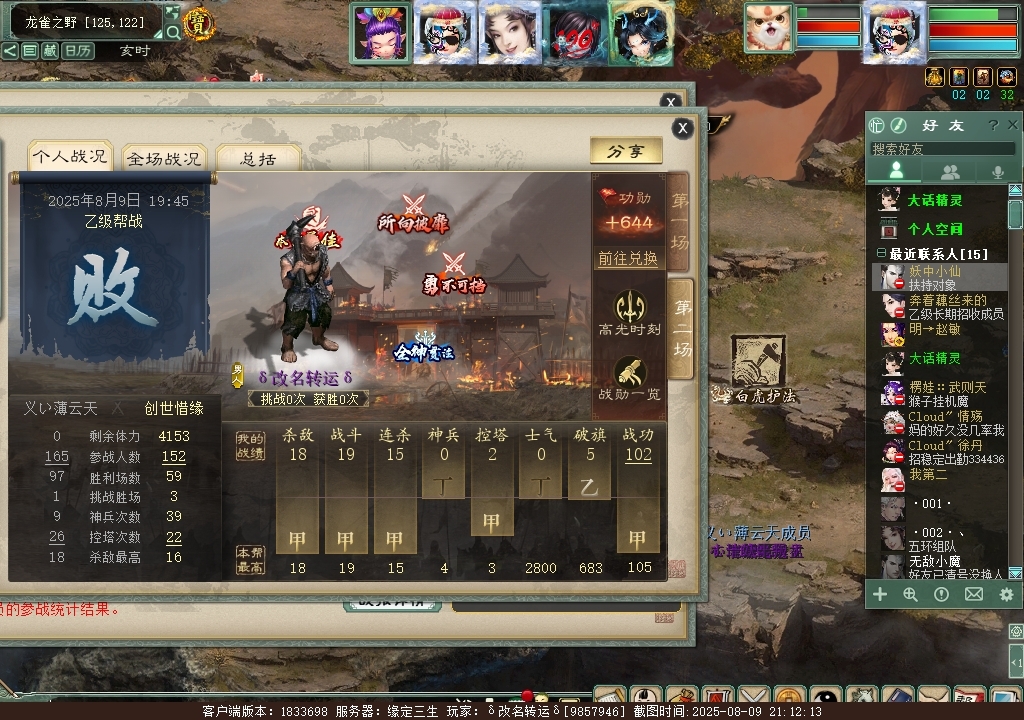Click the 分享 share button

point(626,151)
